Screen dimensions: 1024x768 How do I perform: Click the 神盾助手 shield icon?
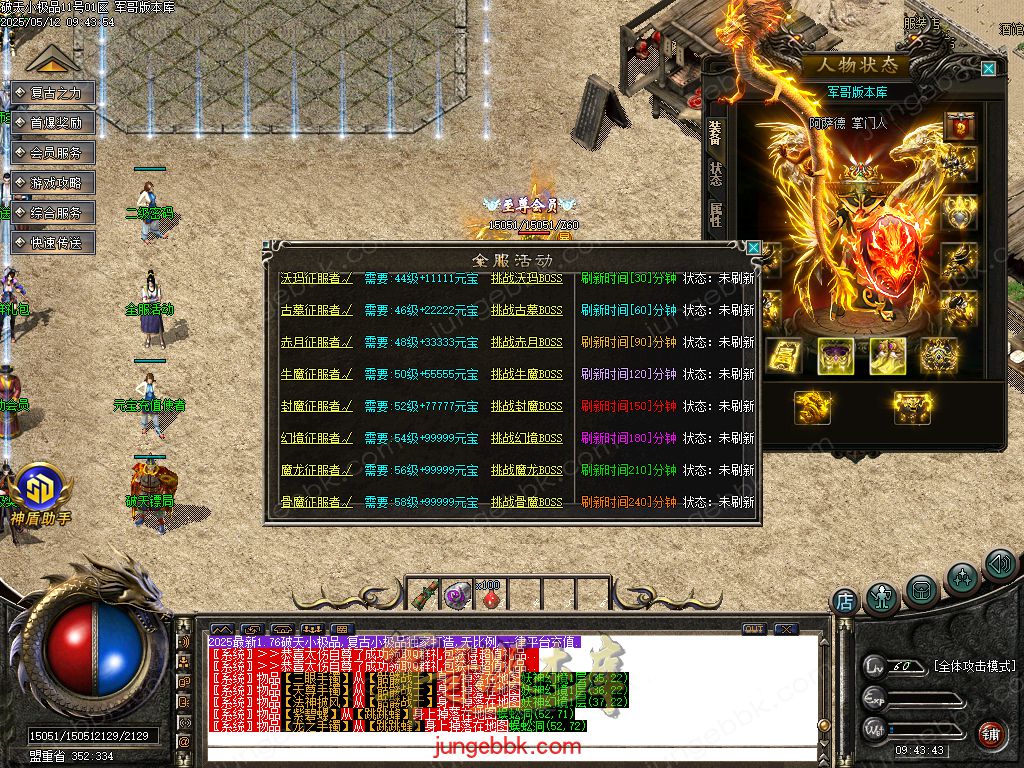[44, 490]
